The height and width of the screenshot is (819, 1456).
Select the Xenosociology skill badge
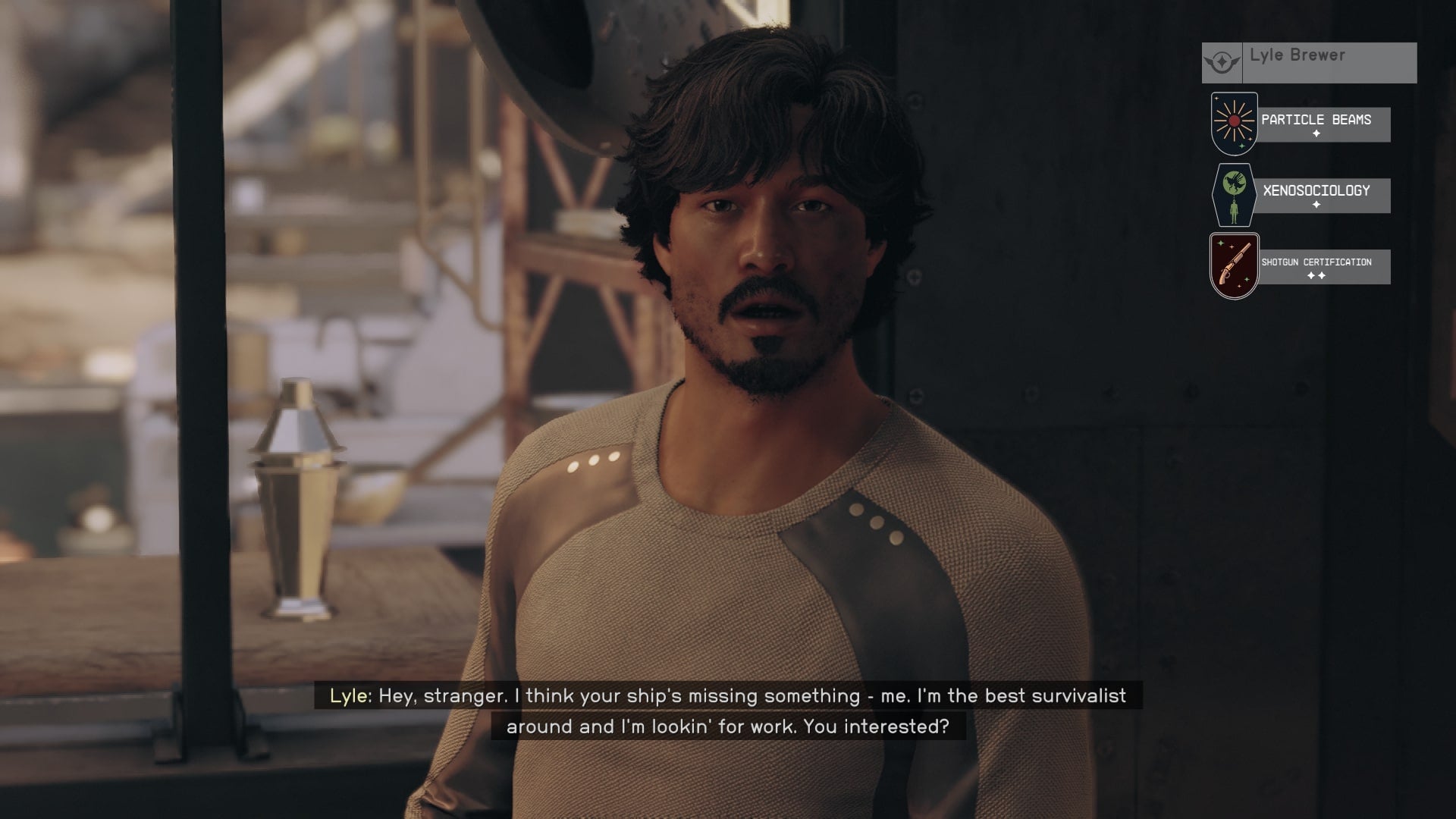1235,195
